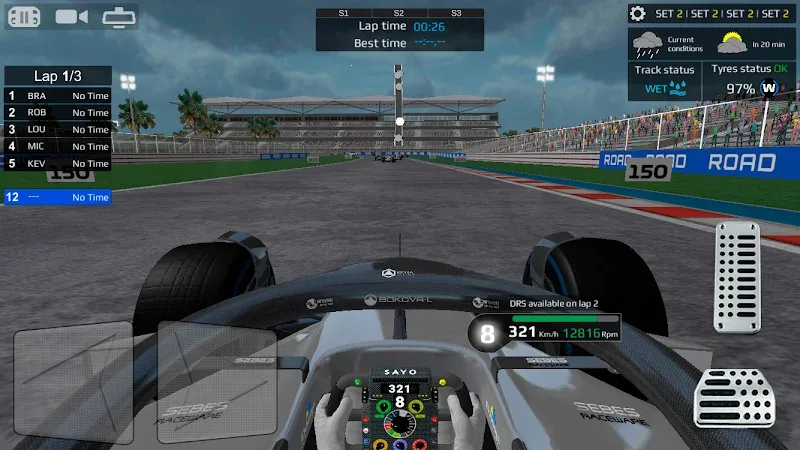Toggle the rear-view mirror icon

pos(120,16)
